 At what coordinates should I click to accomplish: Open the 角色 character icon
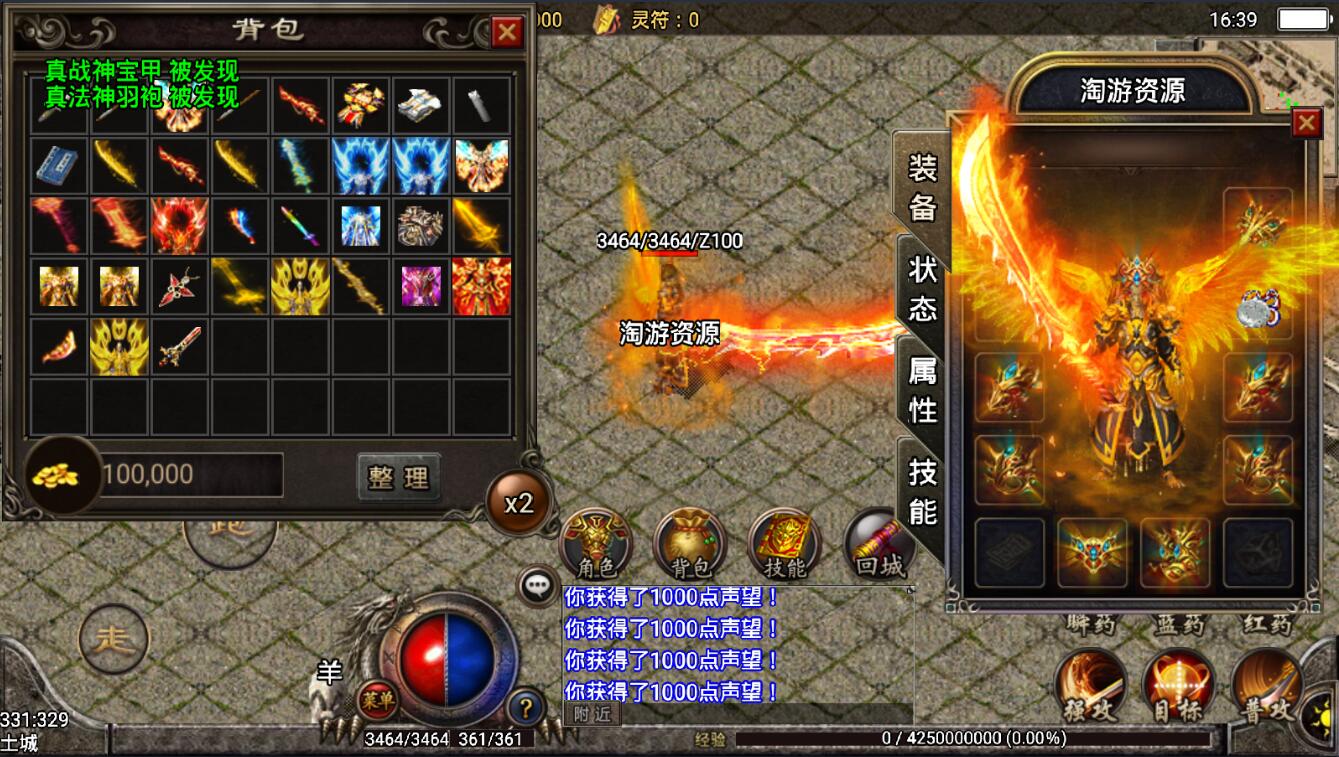click(597, 545)
